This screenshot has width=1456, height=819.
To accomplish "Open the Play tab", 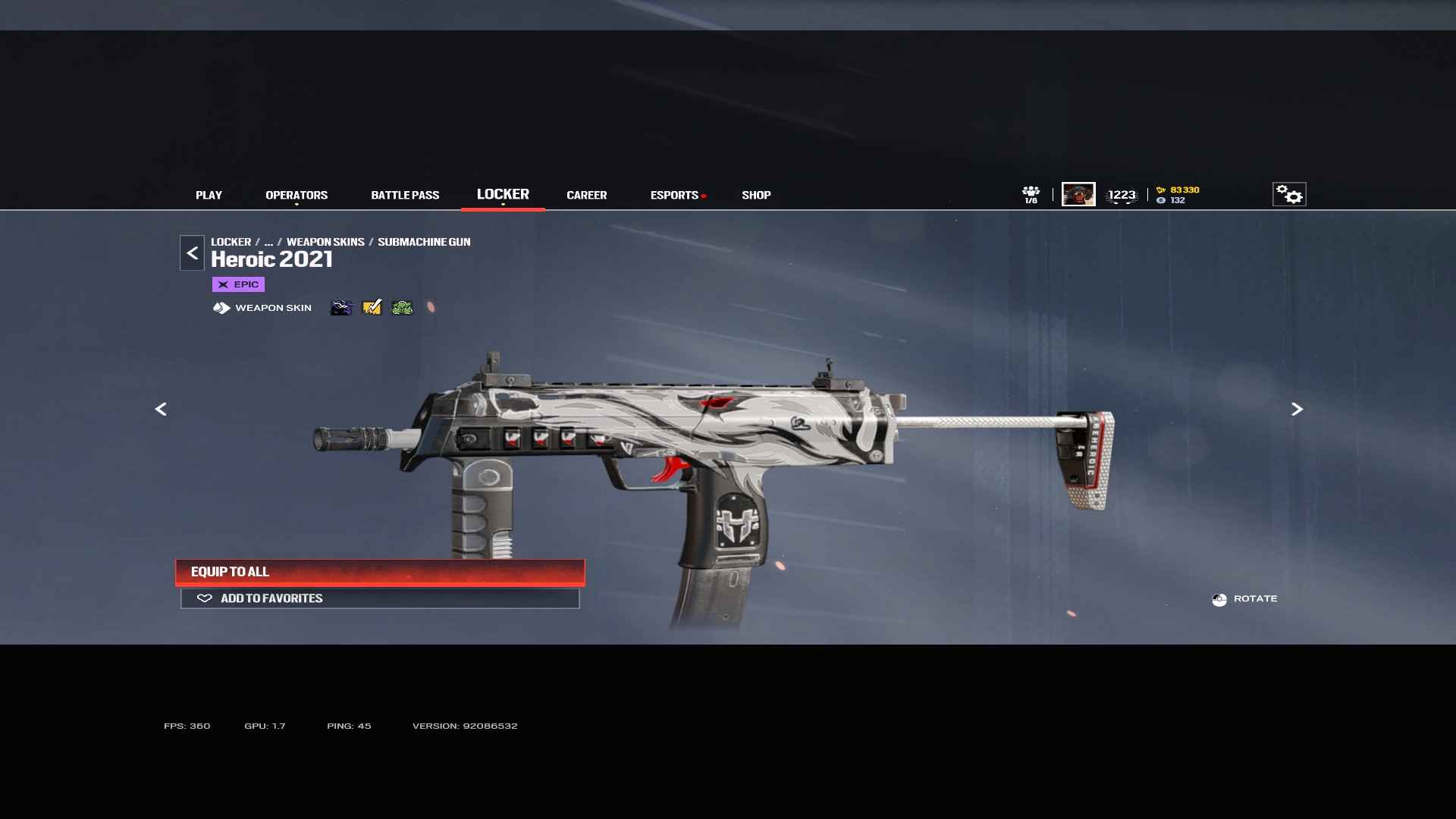I will click(209, 195).
